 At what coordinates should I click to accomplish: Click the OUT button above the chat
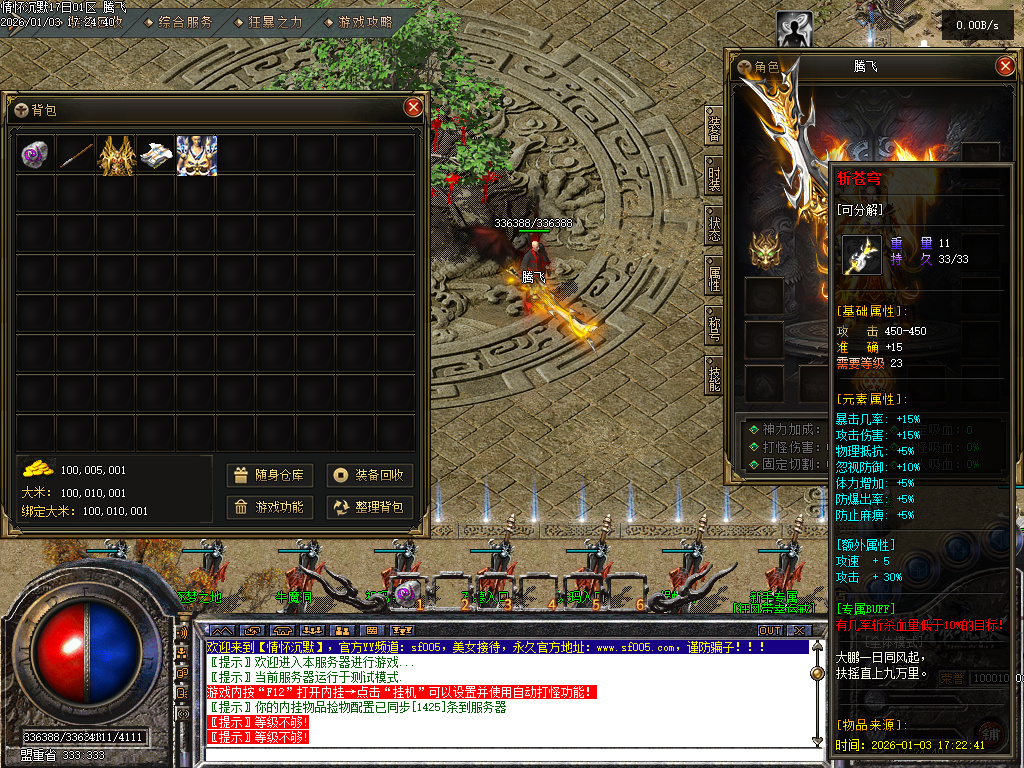[x=769, y=631]
